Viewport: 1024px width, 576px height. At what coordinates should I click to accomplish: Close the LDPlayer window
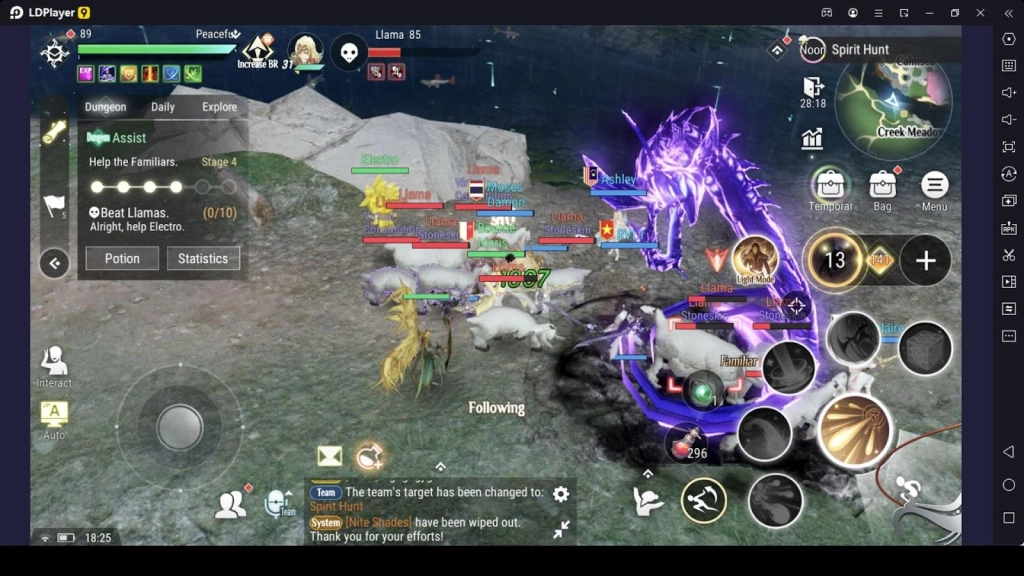coord(980,13)
